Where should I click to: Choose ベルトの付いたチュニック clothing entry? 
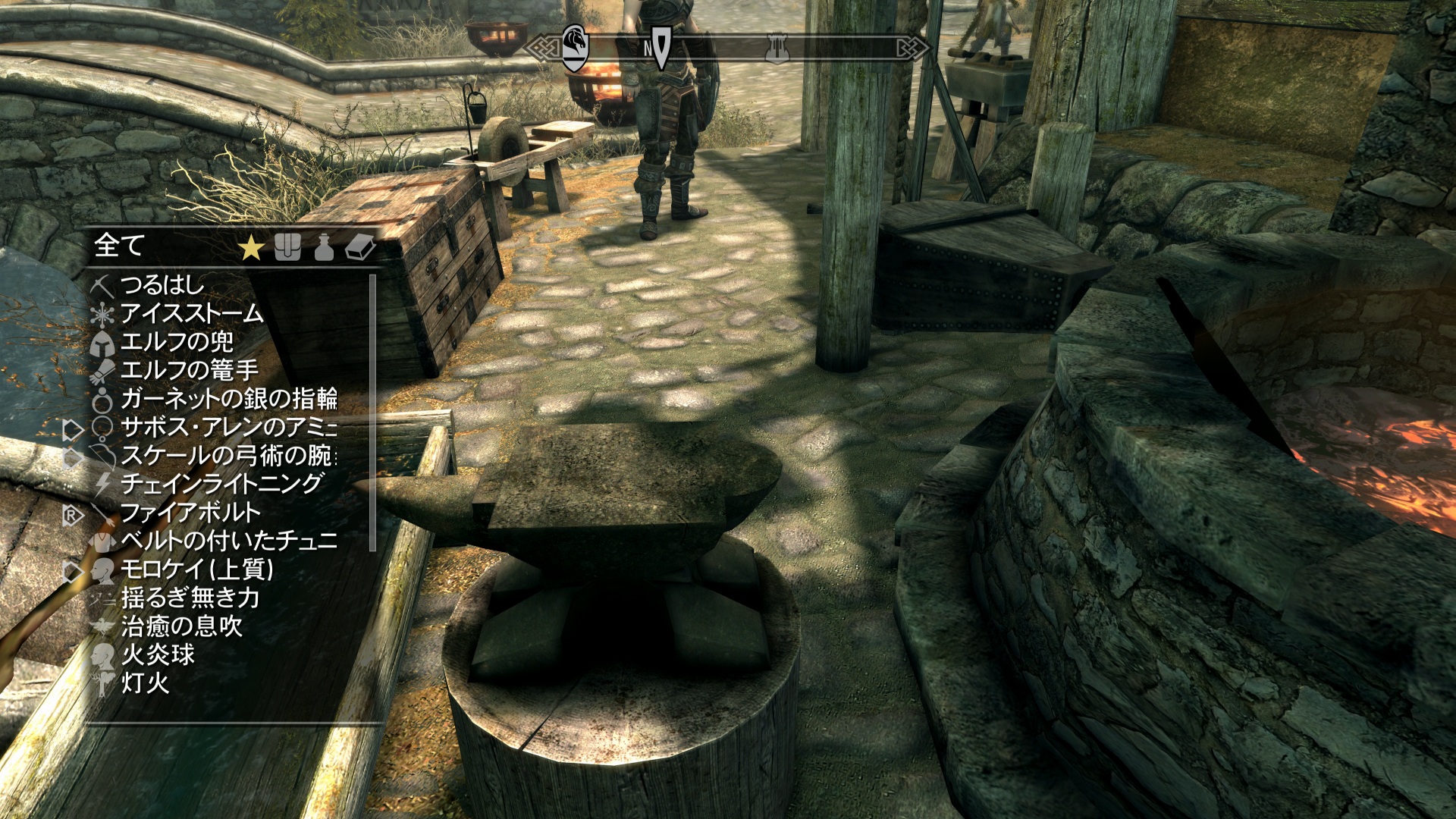pyautogui.click(x=228, y=541)
